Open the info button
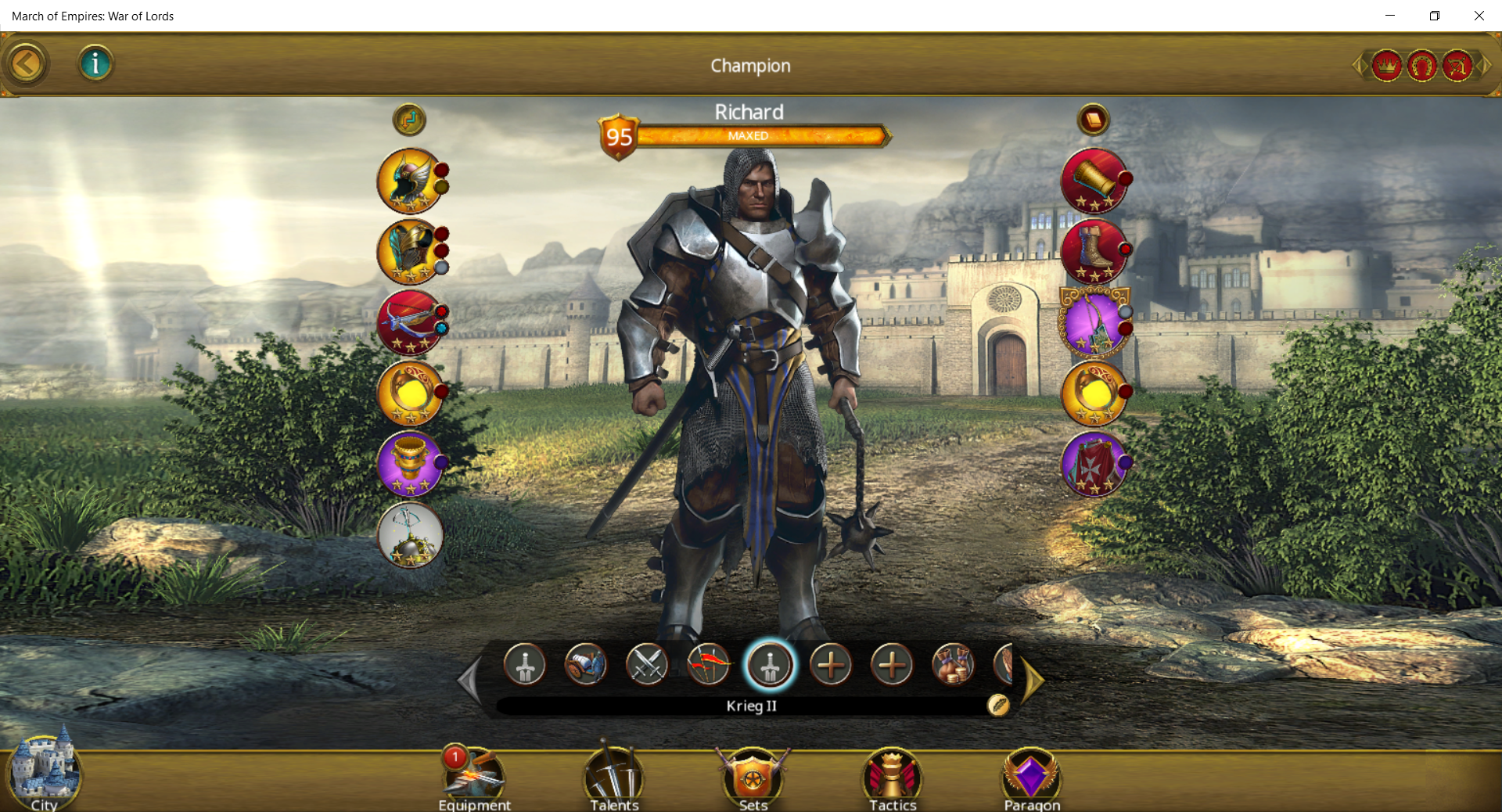The height and width of the screenshot is (812, 1502). click(x=95, y=63)
